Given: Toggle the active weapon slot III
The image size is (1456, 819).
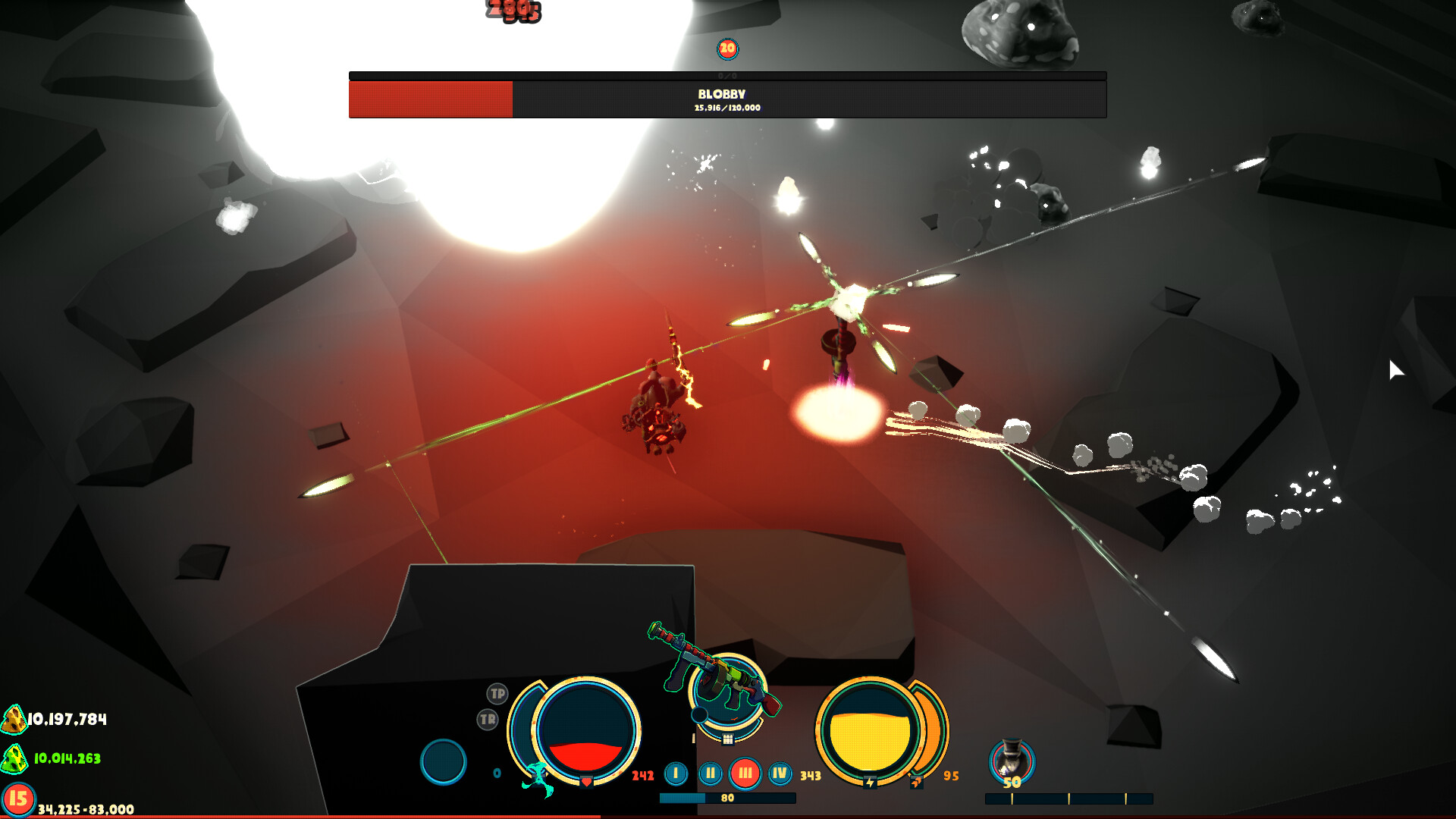Looking at the screenshot, I should click(746, 771).
